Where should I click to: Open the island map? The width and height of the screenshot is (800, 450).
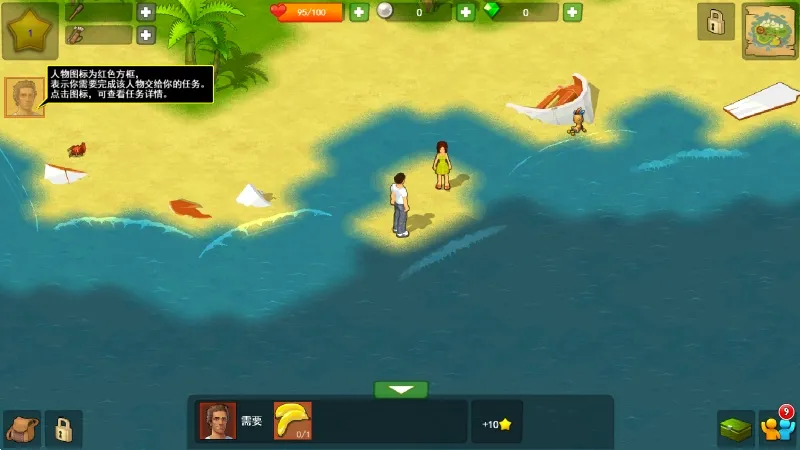click(x=769, y=31)
